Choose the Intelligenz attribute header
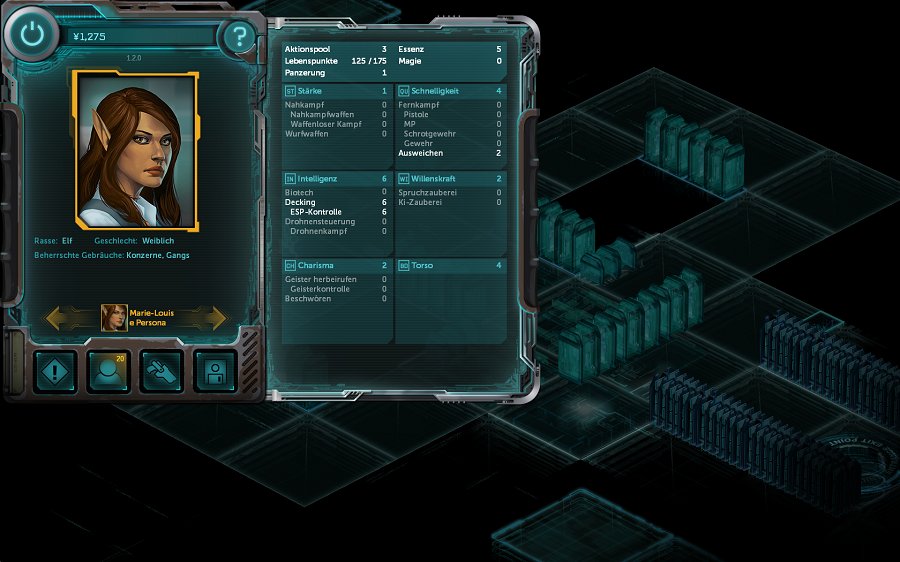900x562 pixels. coord(336,179)
